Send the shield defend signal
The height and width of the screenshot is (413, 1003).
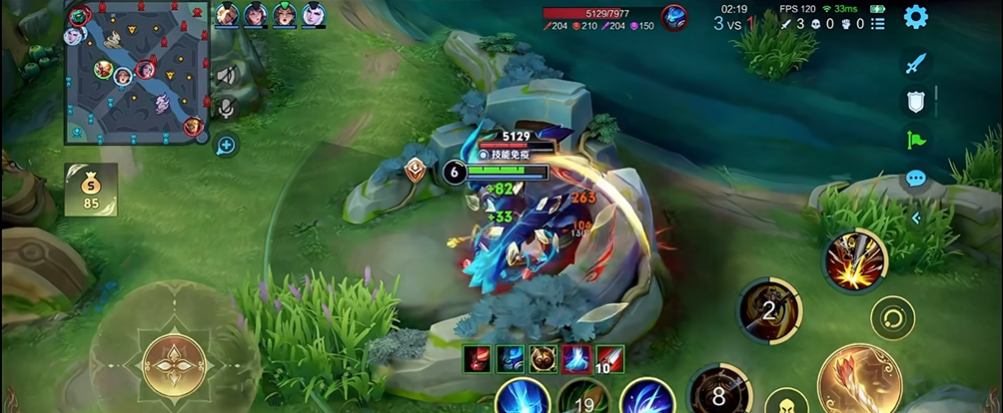pyautogui.click(x=915, y=100)
